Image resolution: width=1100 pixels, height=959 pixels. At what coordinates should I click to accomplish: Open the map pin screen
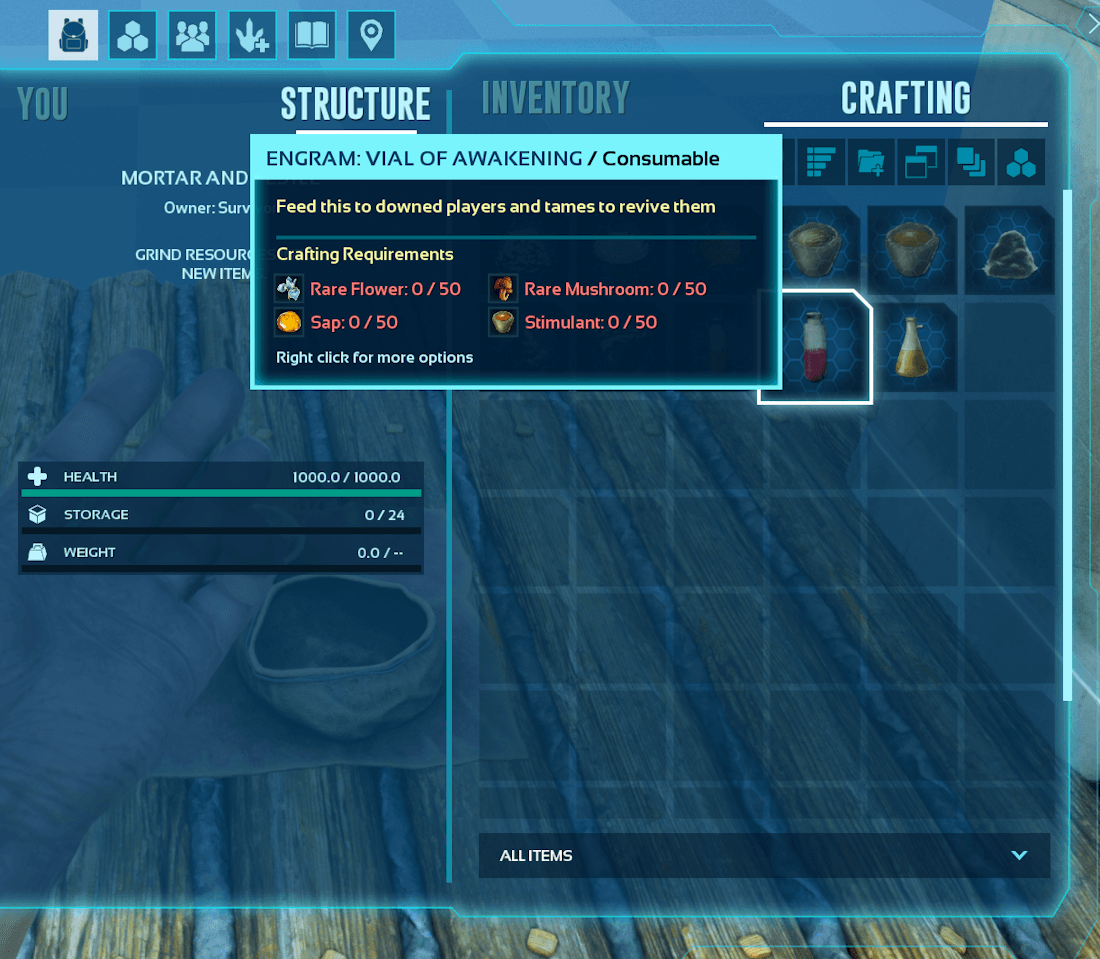pos(371,36)
